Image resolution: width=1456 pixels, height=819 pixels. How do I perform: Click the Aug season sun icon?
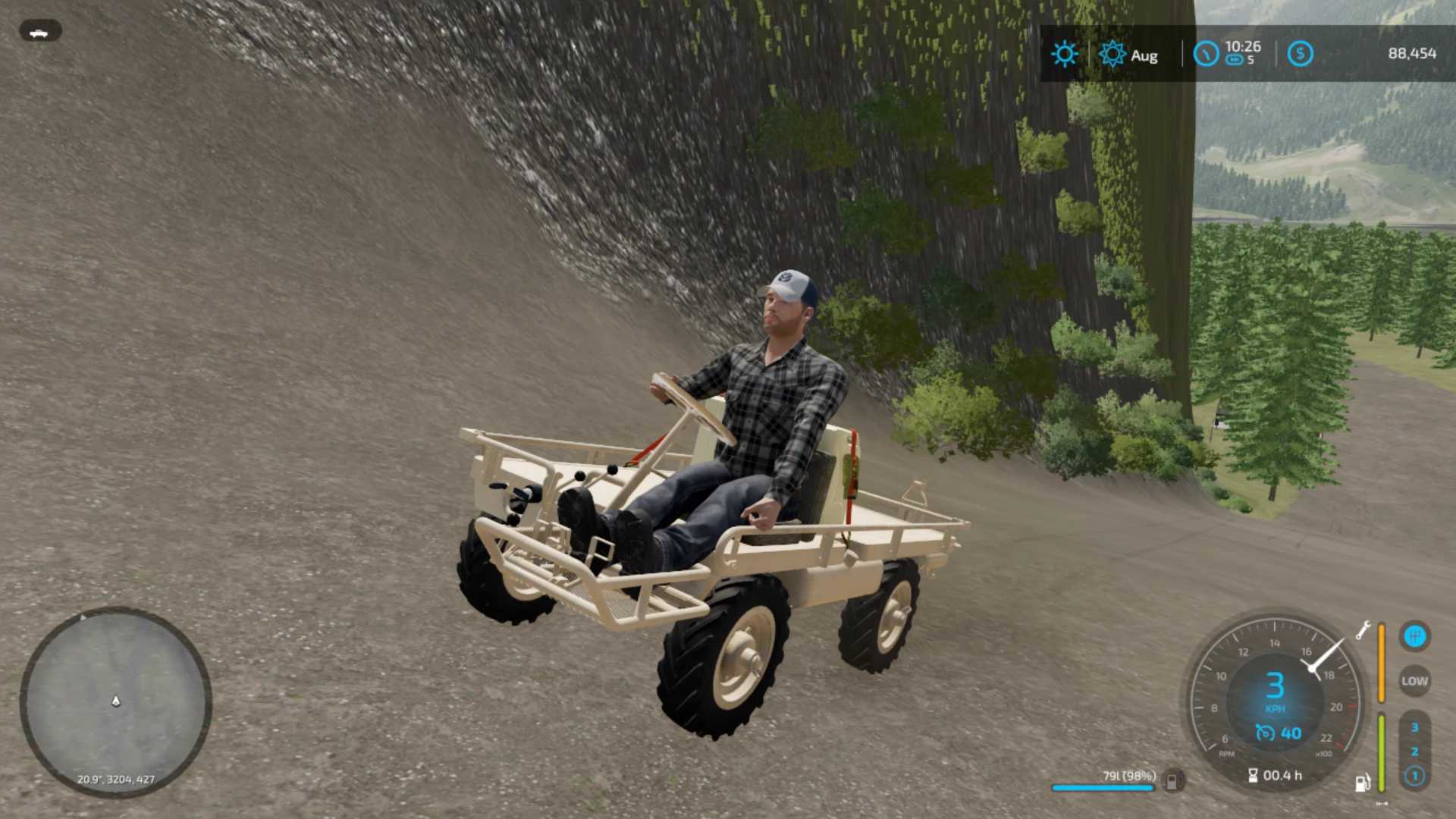tap(1112, 53)
